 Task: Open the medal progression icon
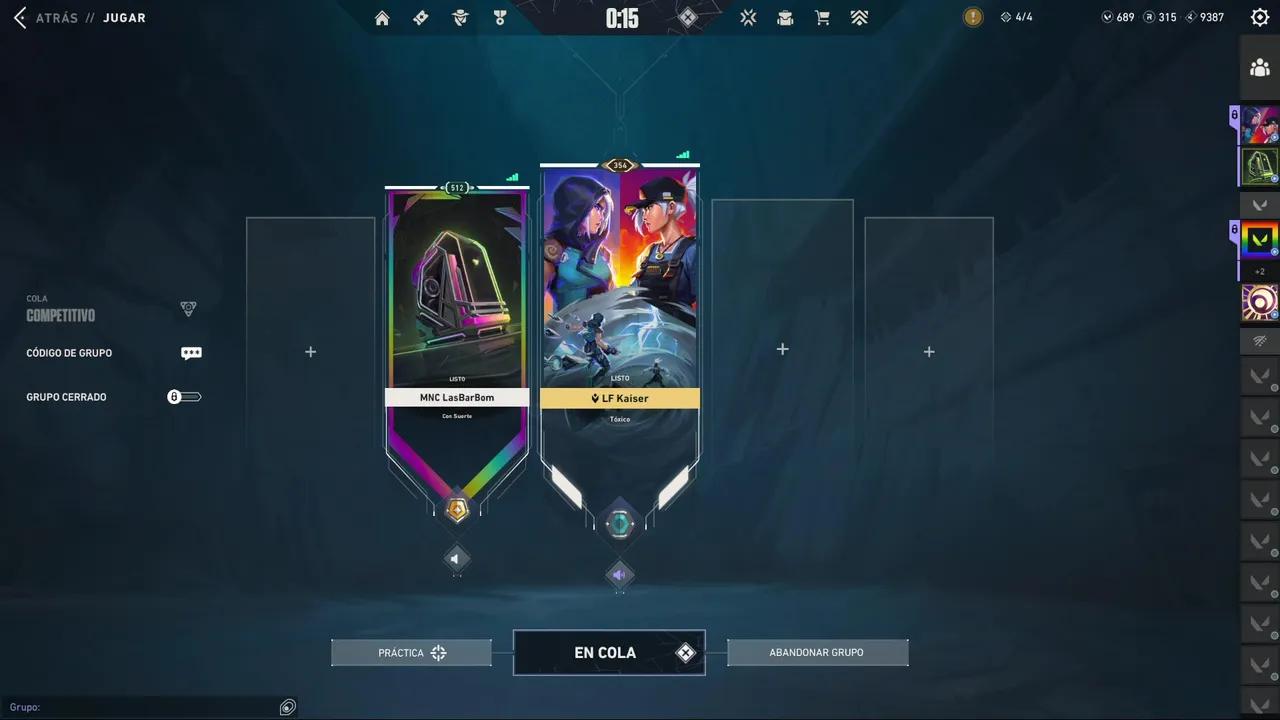[500, 17]
